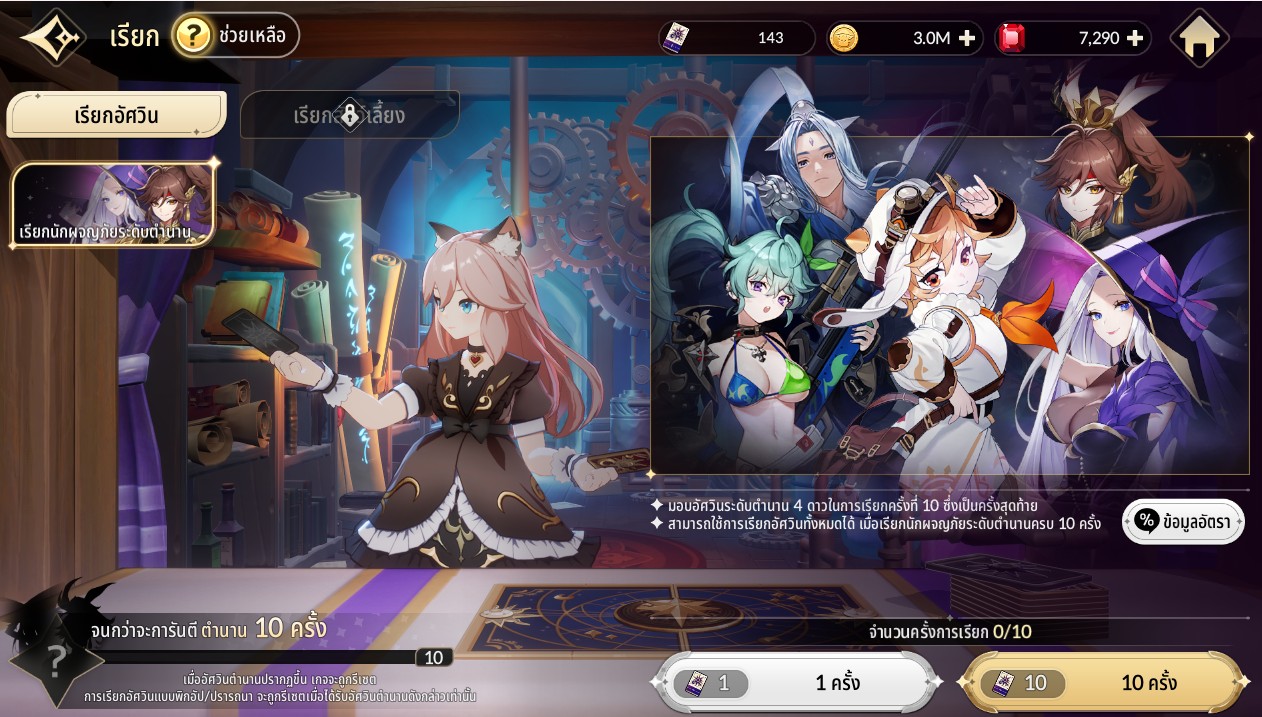
Task: Add more gold coins with the plus
Action: coord(967,39)
